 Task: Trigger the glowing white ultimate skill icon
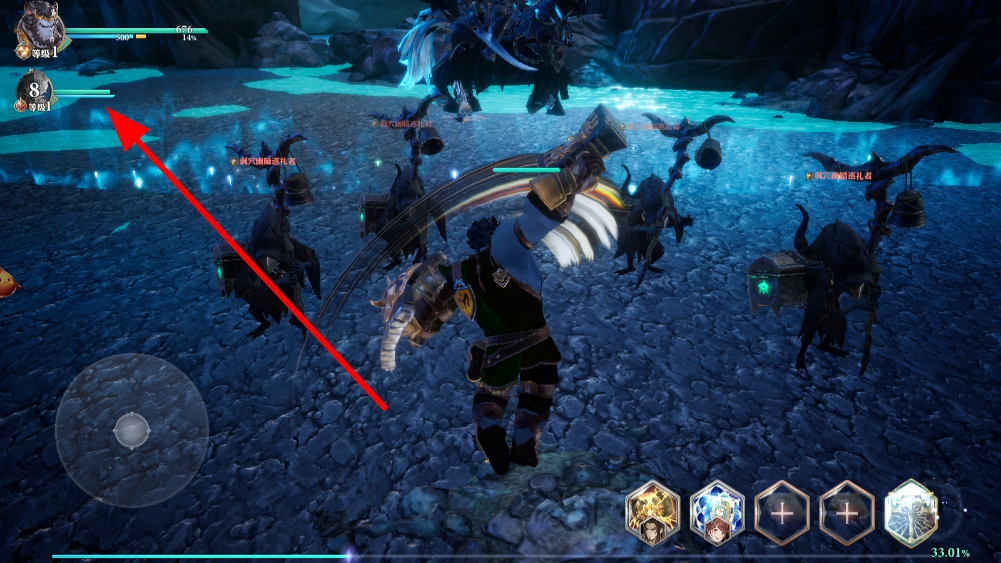point(911,513)
